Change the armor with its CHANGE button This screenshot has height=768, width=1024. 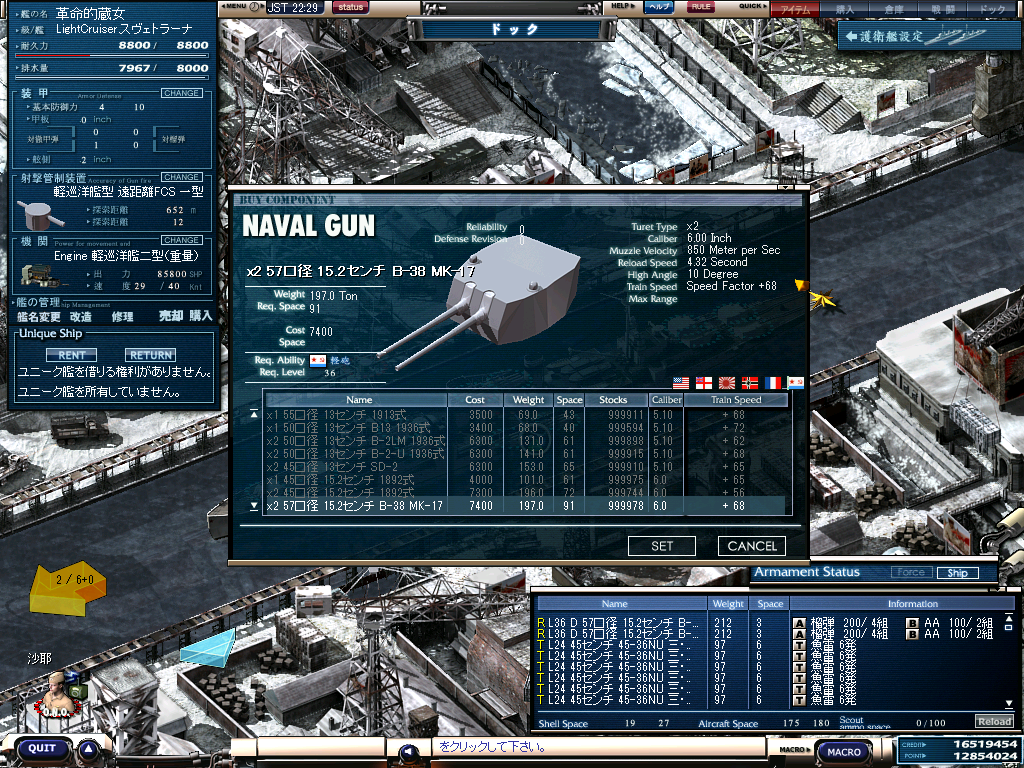(181, 93)
